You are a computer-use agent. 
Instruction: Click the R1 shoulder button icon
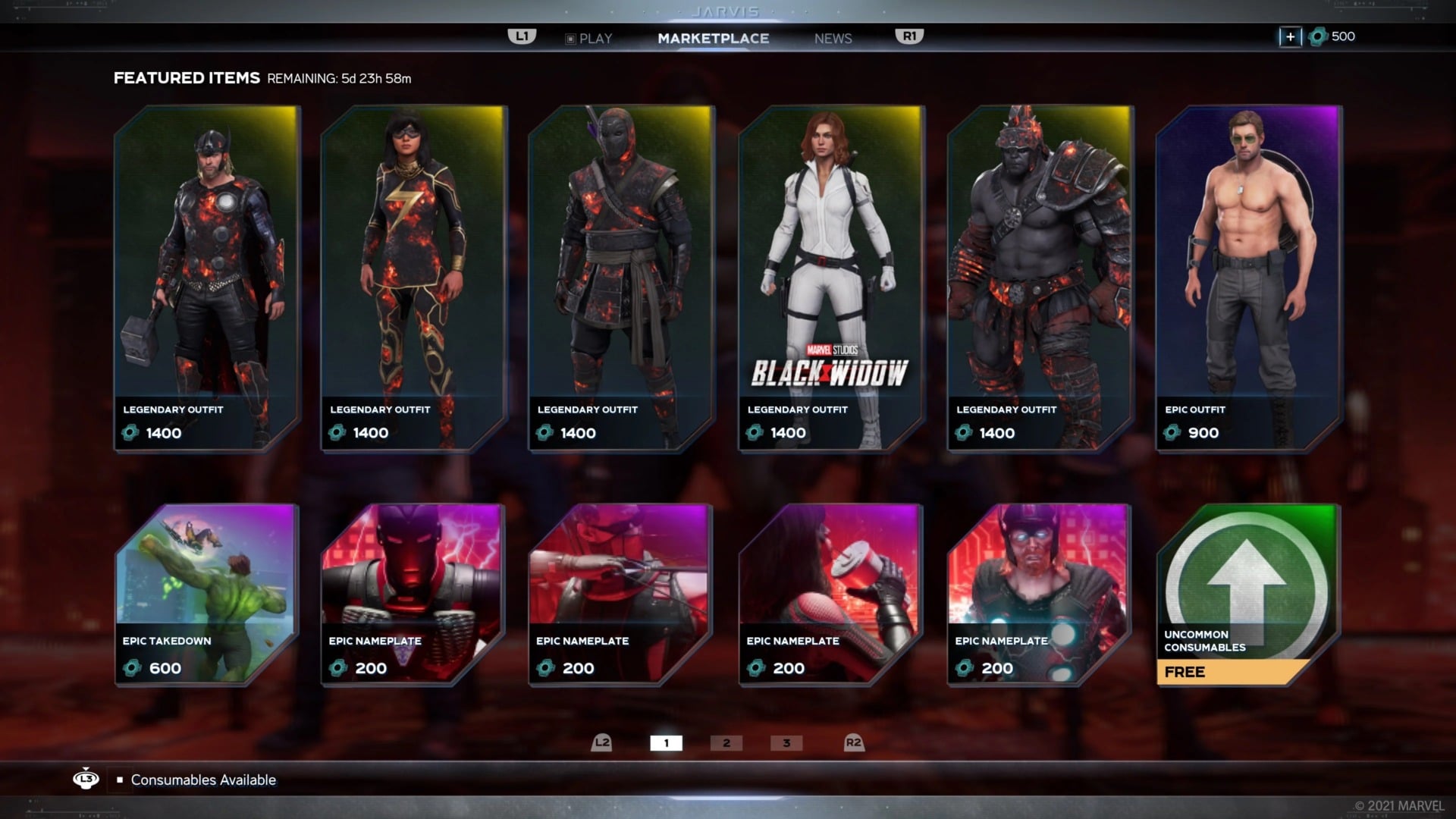(908, 36)
